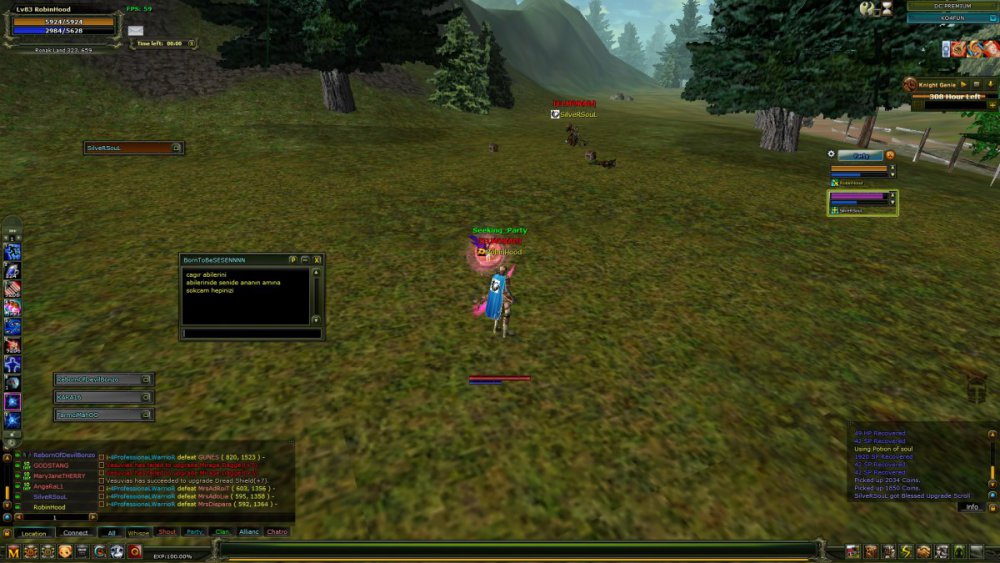Start the Knight Genie with play button
This screenshot has width=1000, height=563.
point(963,85)
